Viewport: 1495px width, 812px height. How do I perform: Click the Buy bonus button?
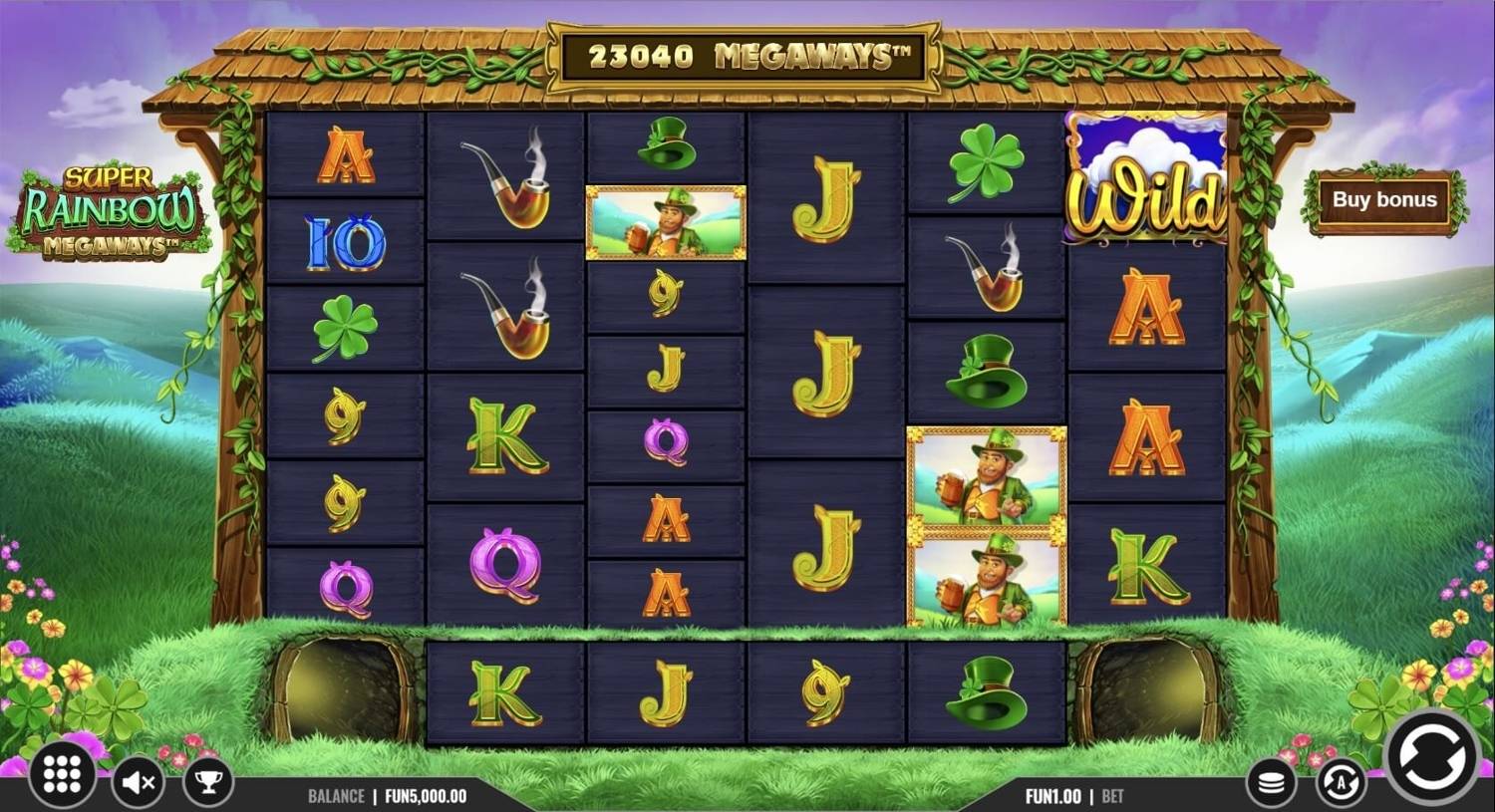pos(1384,199)
